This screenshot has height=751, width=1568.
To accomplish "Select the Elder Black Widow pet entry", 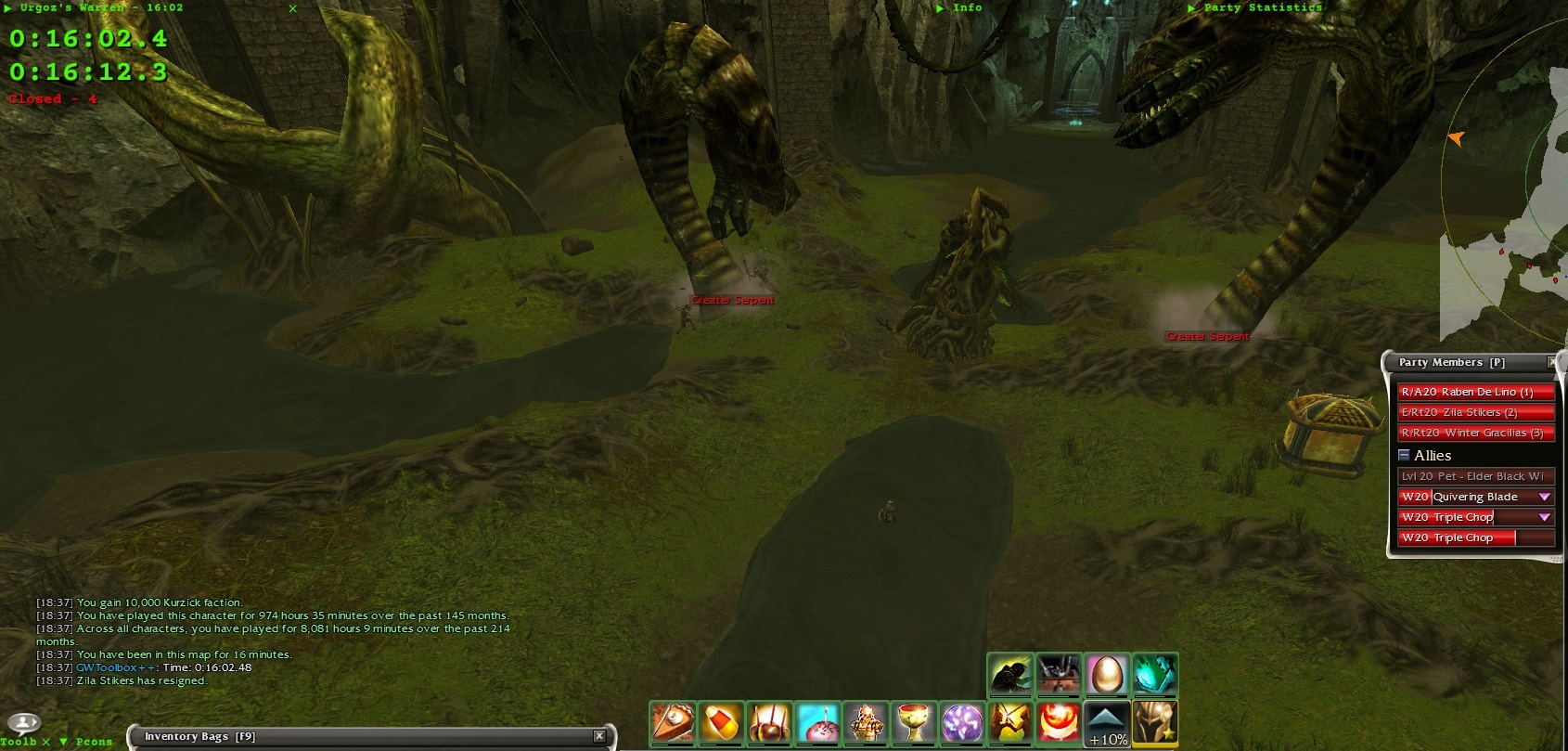I will coord(1475,476).
